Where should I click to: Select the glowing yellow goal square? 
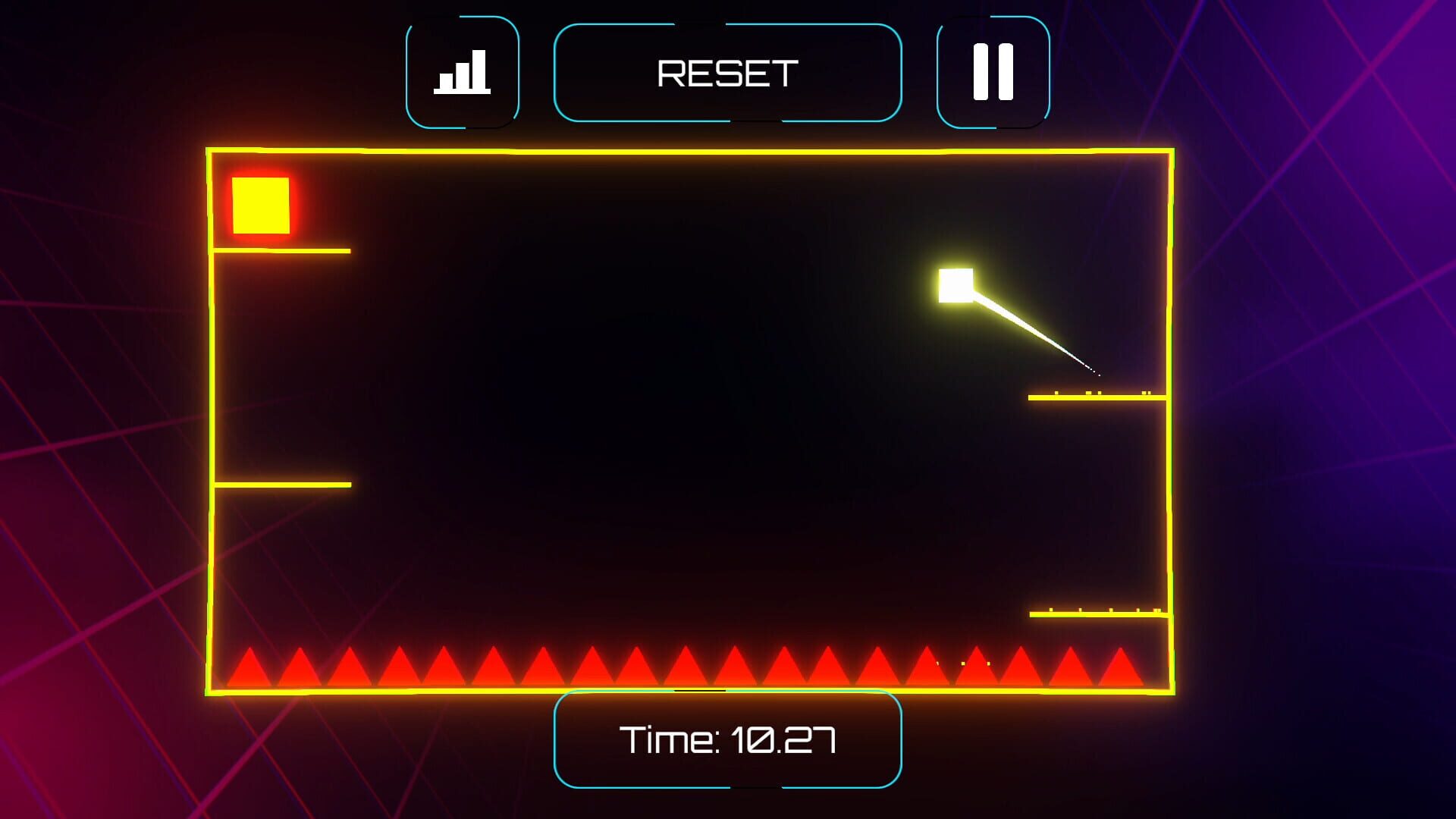tap(260, 206)
